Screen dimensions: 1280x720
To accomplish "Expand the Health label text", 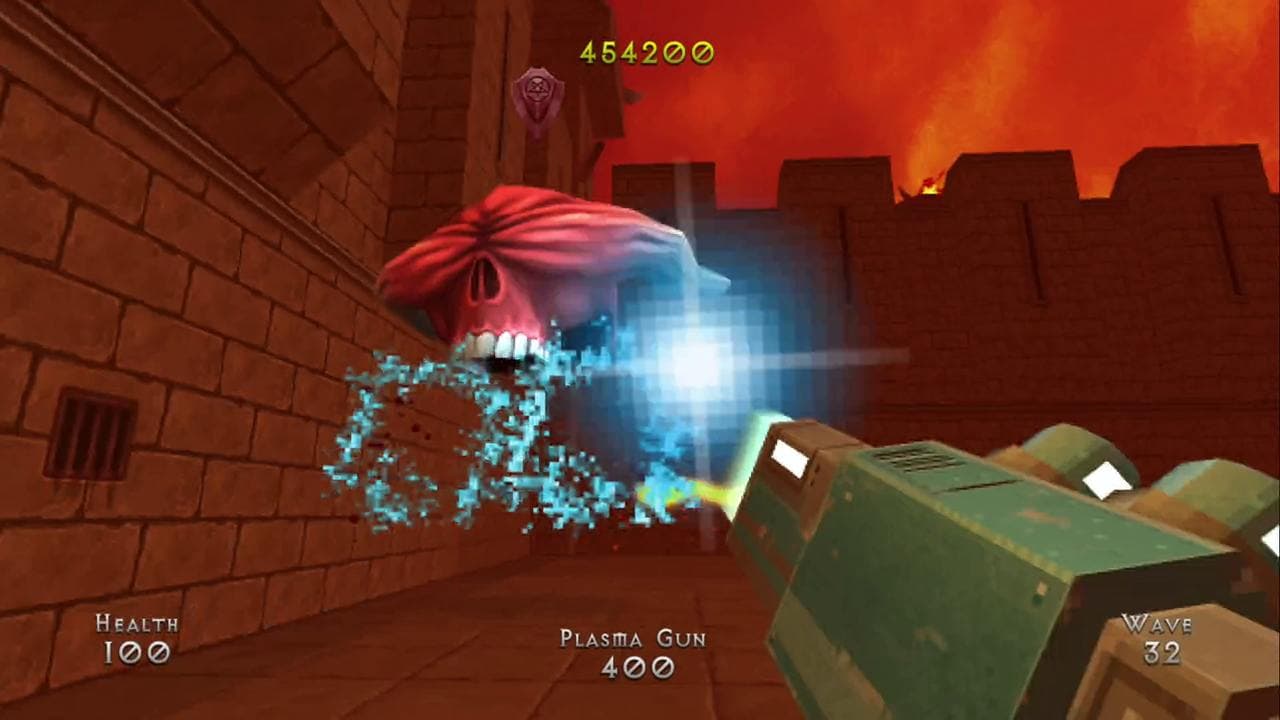I will (135, 625).
